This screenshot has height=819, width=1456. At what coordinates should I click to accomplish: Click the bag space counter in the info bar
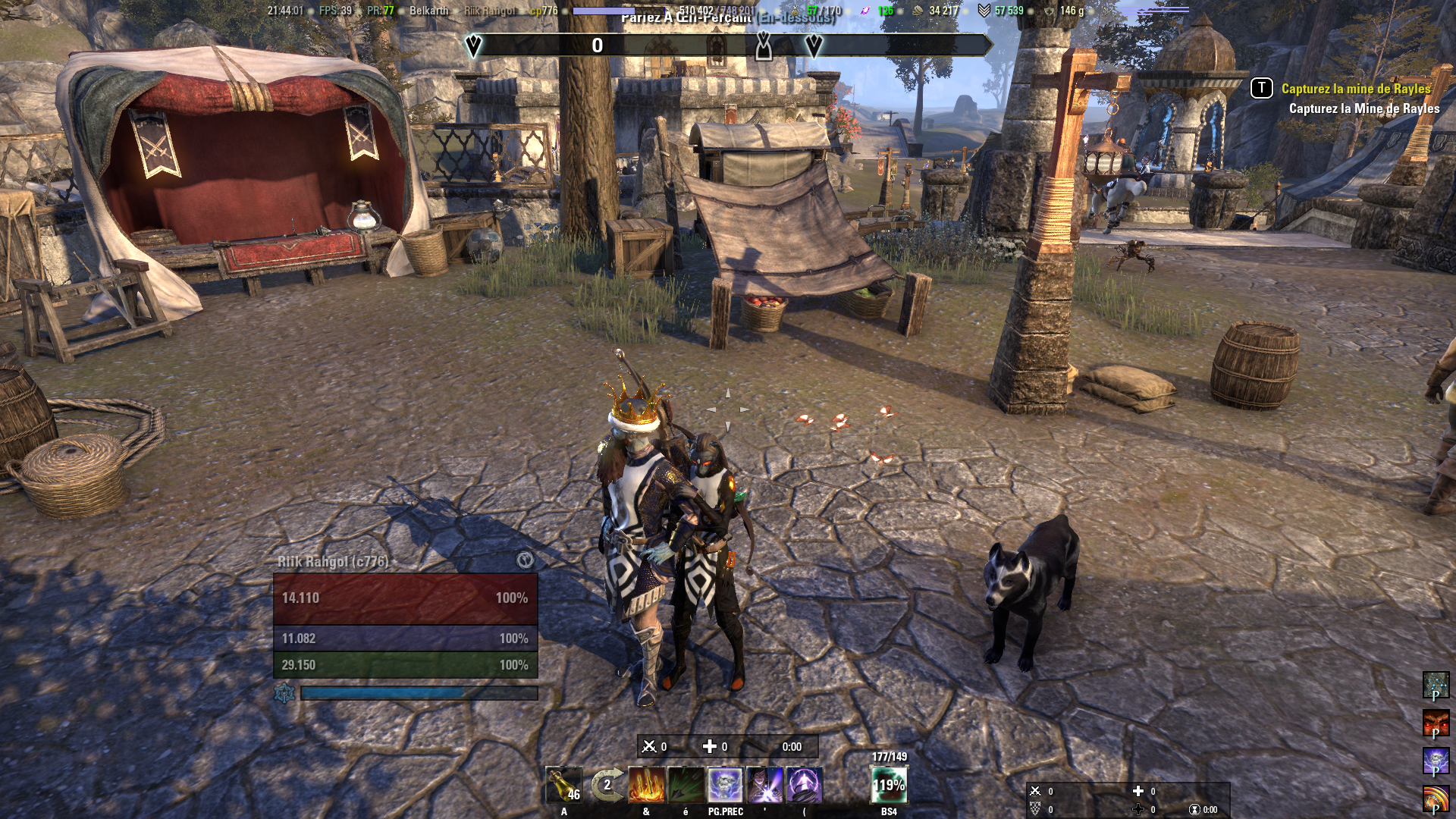click(x=823, y=11)
